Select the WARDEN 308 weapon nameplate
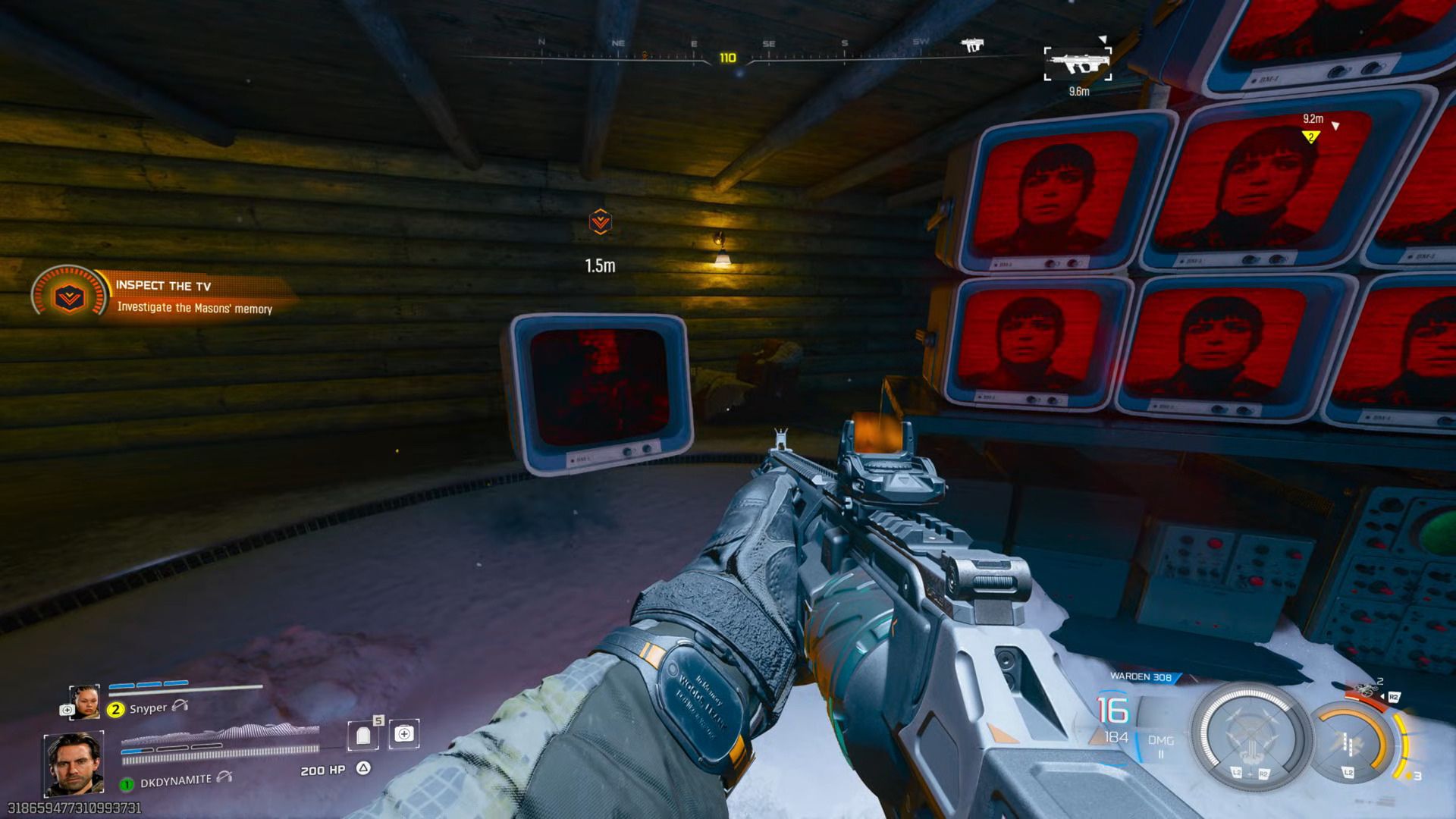 [1140, 677]
